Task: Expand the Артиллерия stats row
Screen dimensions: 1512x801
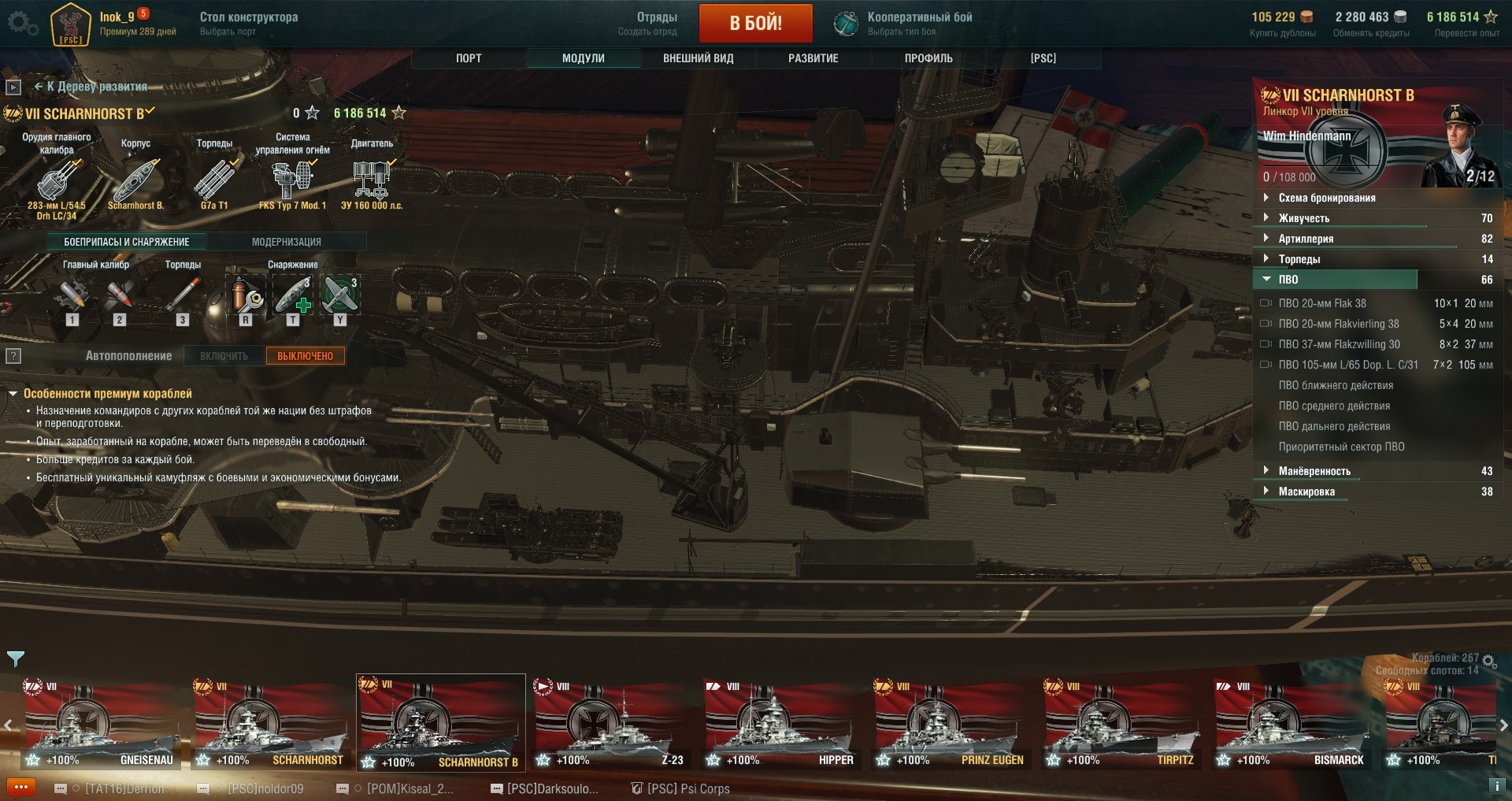Action: pos(1306,239)
